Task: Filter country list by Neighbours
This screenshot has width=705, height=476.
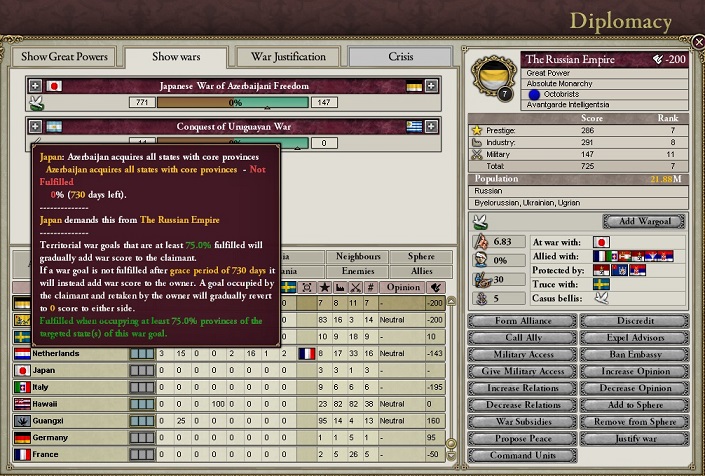Action: tap(356, 256)
